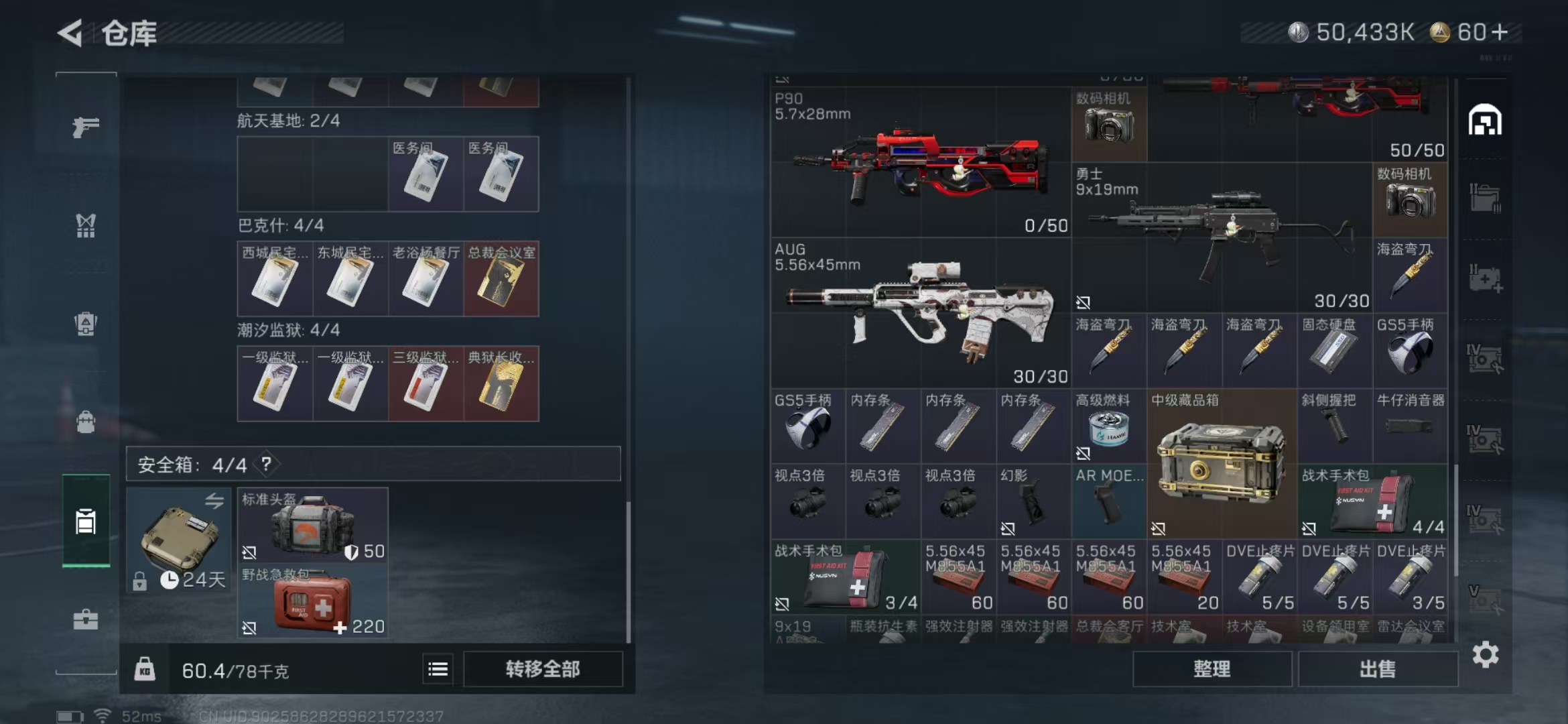Viewport: 1568px width, 724px height.
Task: Open the main stash home tab
Action: point(1484,121)
